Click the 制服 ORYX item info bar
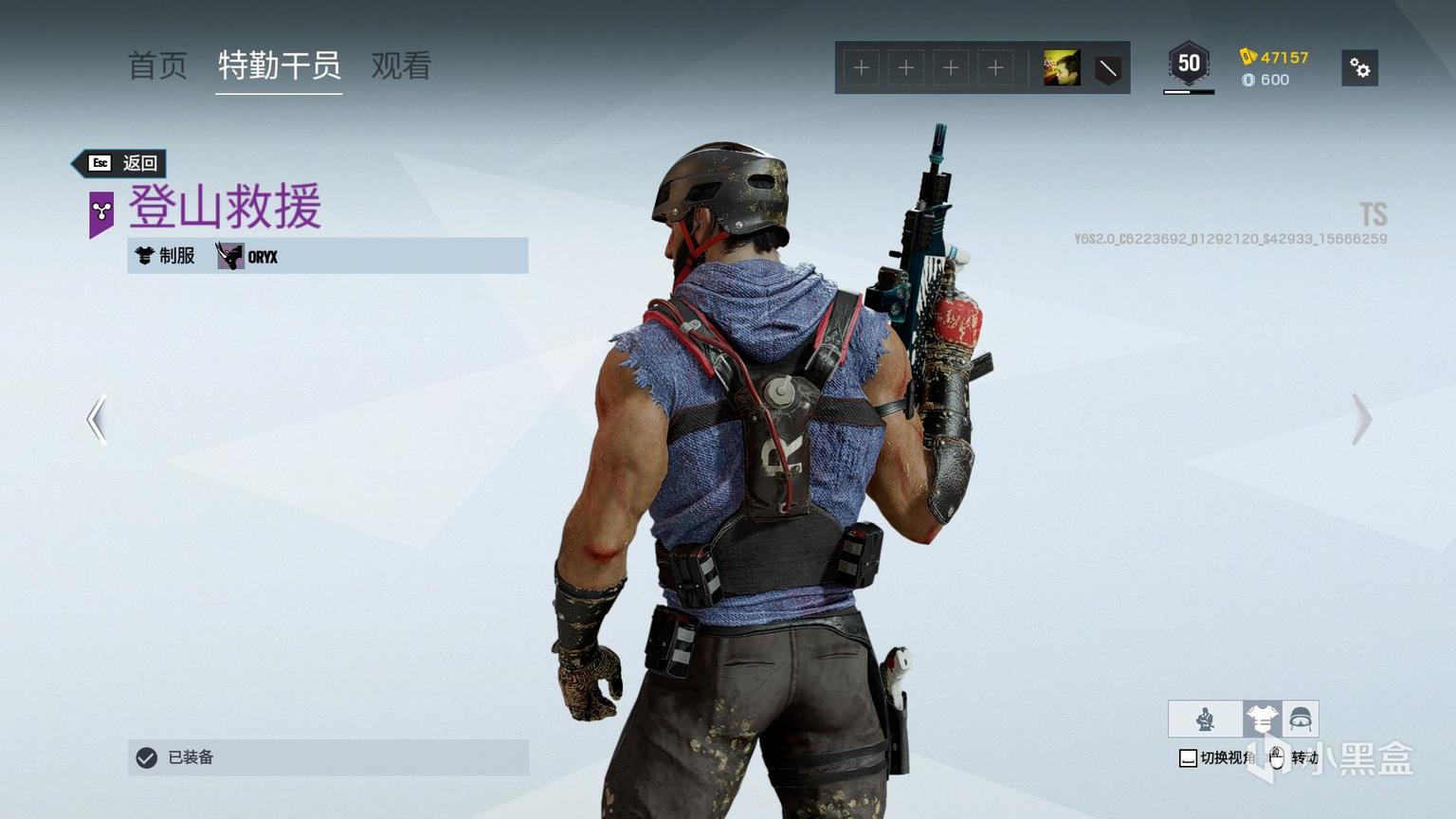Screen dimensions: 1456x819 pyautogui.click(x=328, y=256)
